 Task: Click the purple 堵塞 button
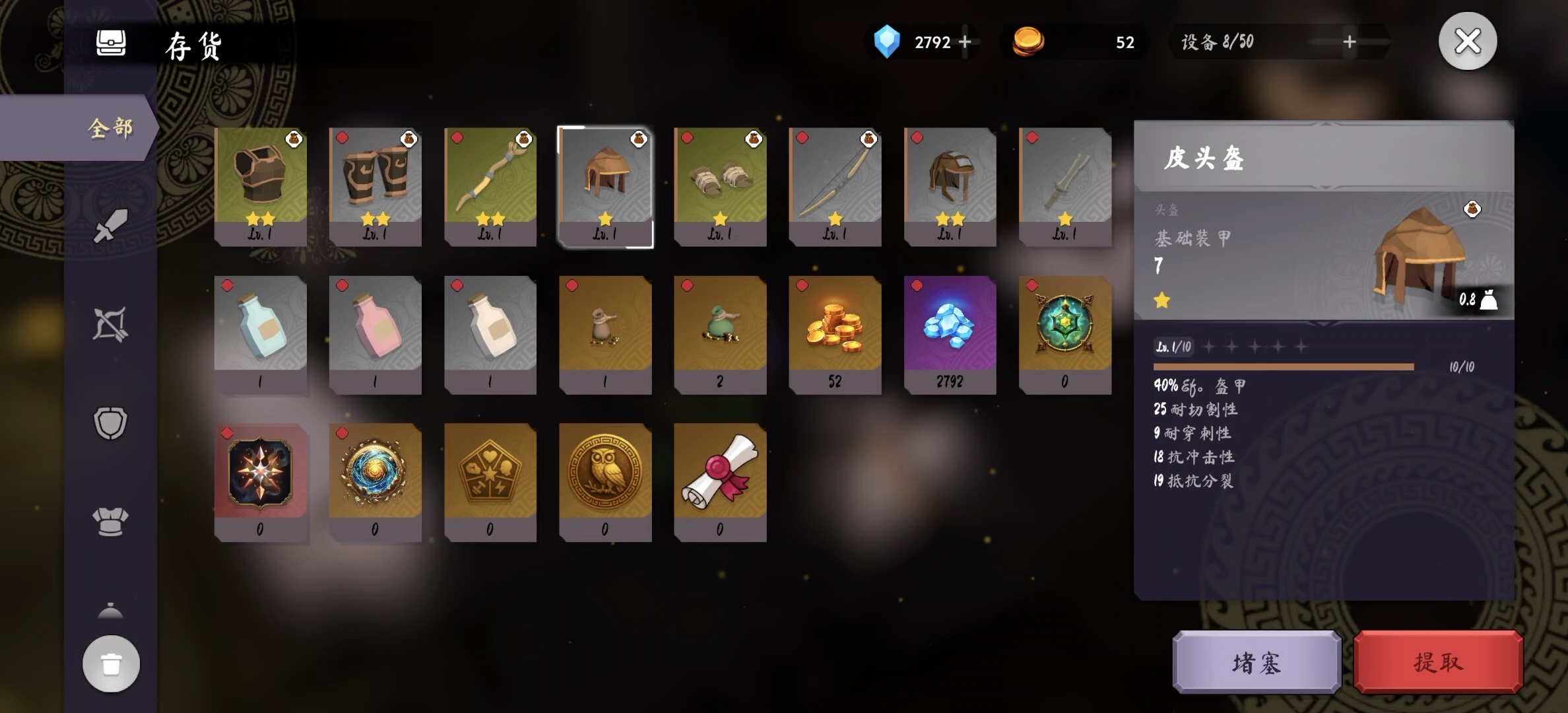[x=1257, y=662]
